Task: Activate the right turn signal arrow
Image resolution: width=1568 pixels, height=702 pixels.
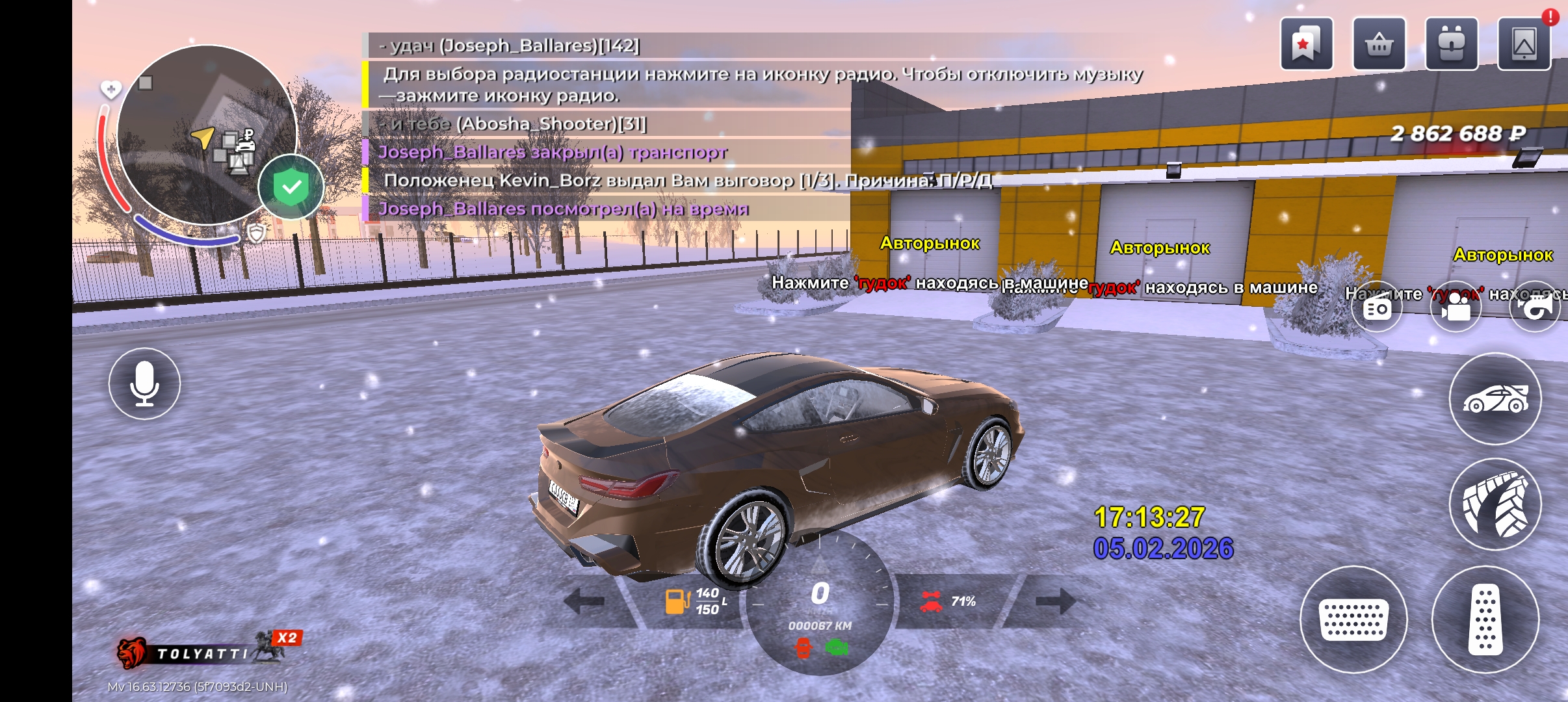Action: coord(1054,601)
